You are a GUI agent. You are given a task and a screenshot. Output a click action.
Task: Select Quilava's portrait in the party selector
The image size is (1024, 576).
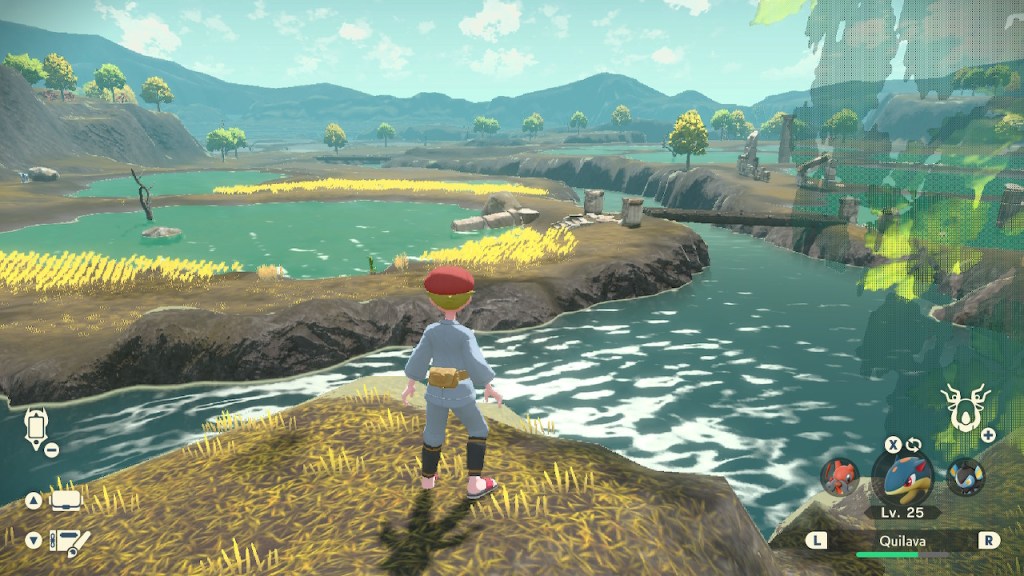coord(902,478)
